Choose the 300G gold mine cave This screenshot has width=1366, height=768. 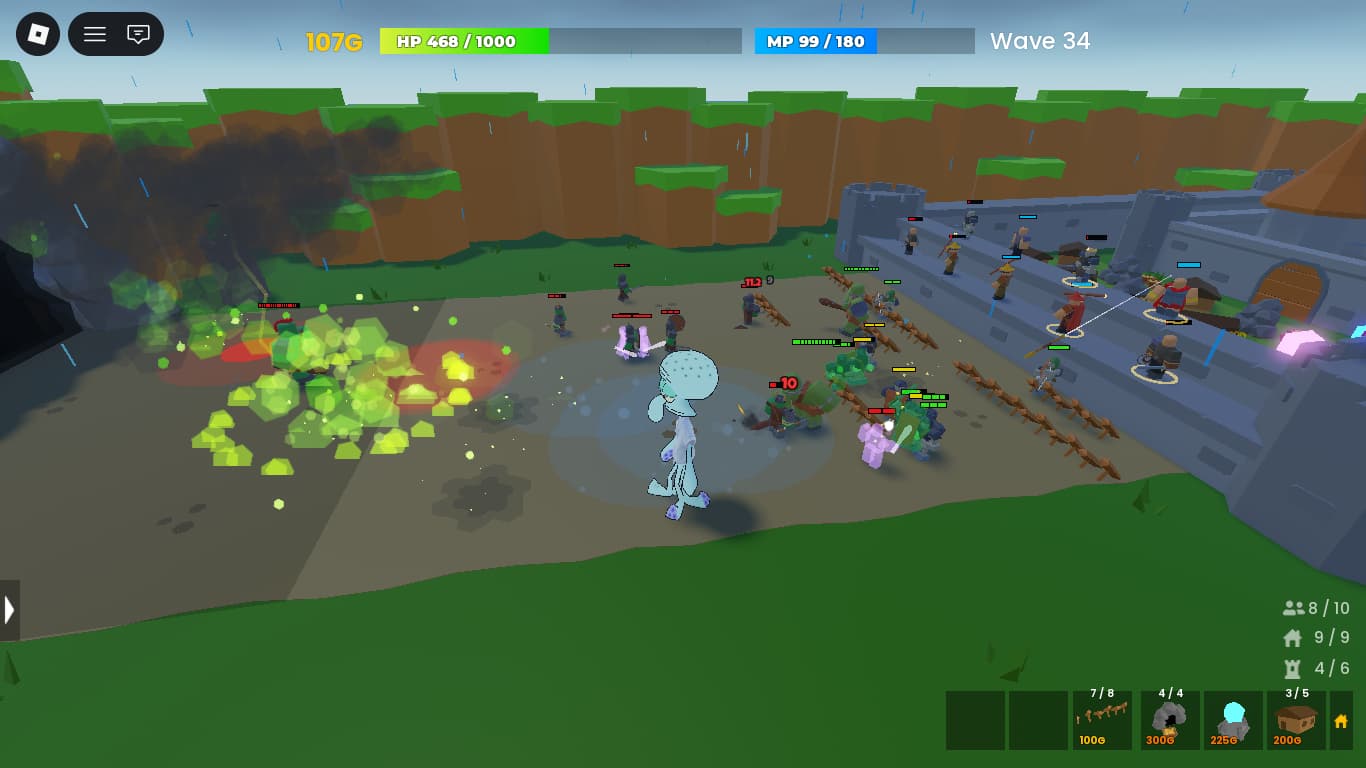click(1168, 720)
